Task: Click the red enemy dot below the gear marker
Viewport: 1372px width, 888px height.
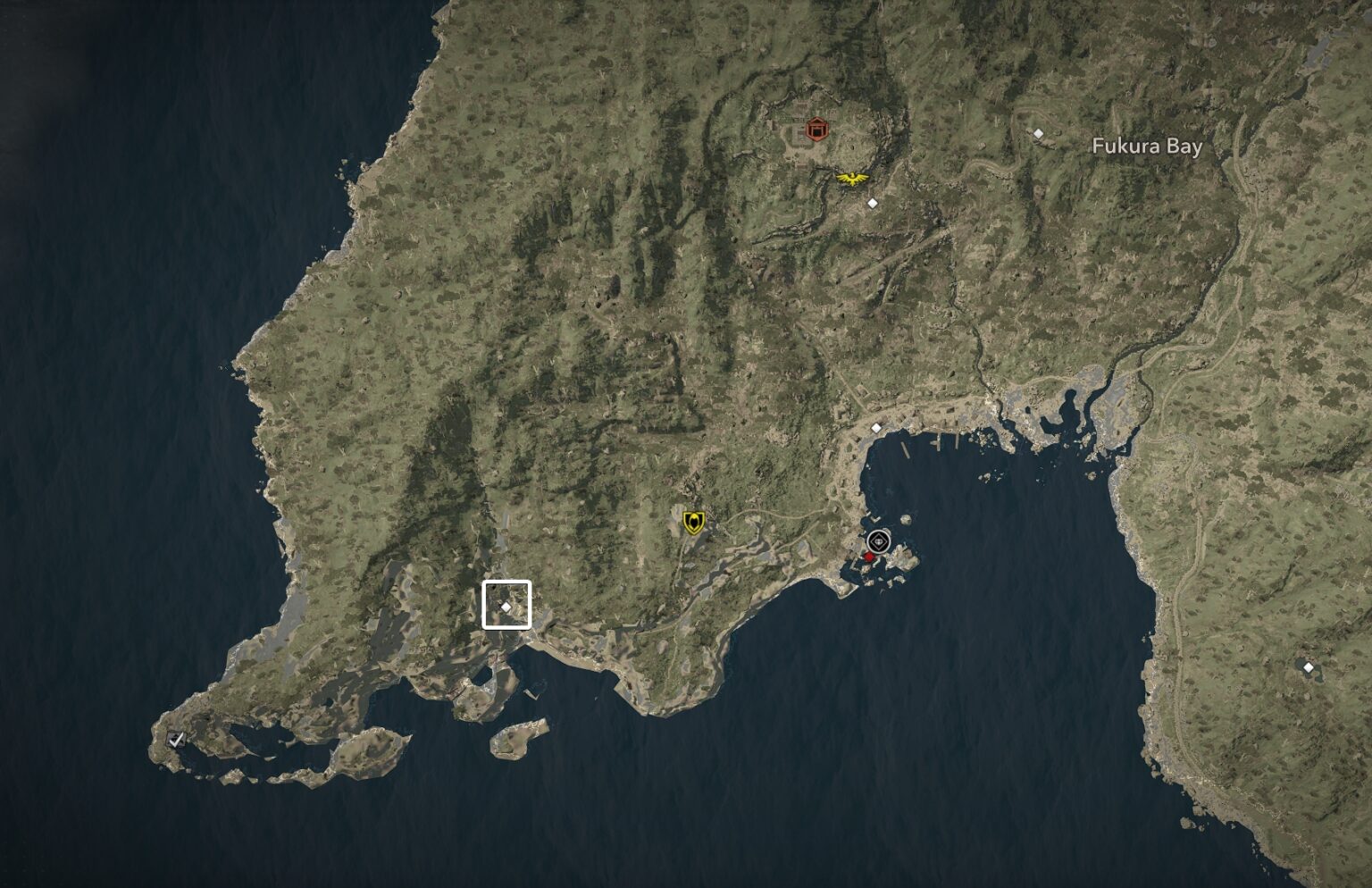Action: (868, 555)
